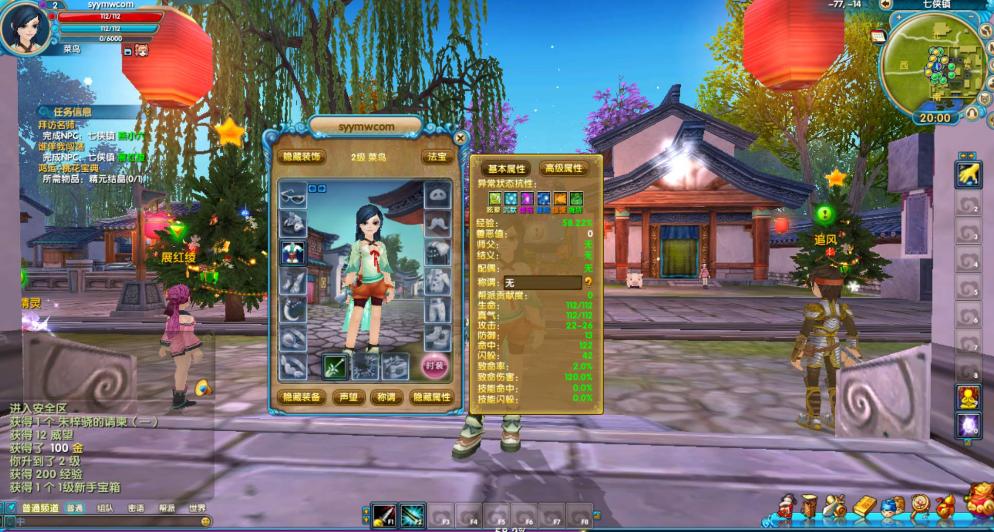Click the 隐藏属性 hide attributes button

click(433, 397)
